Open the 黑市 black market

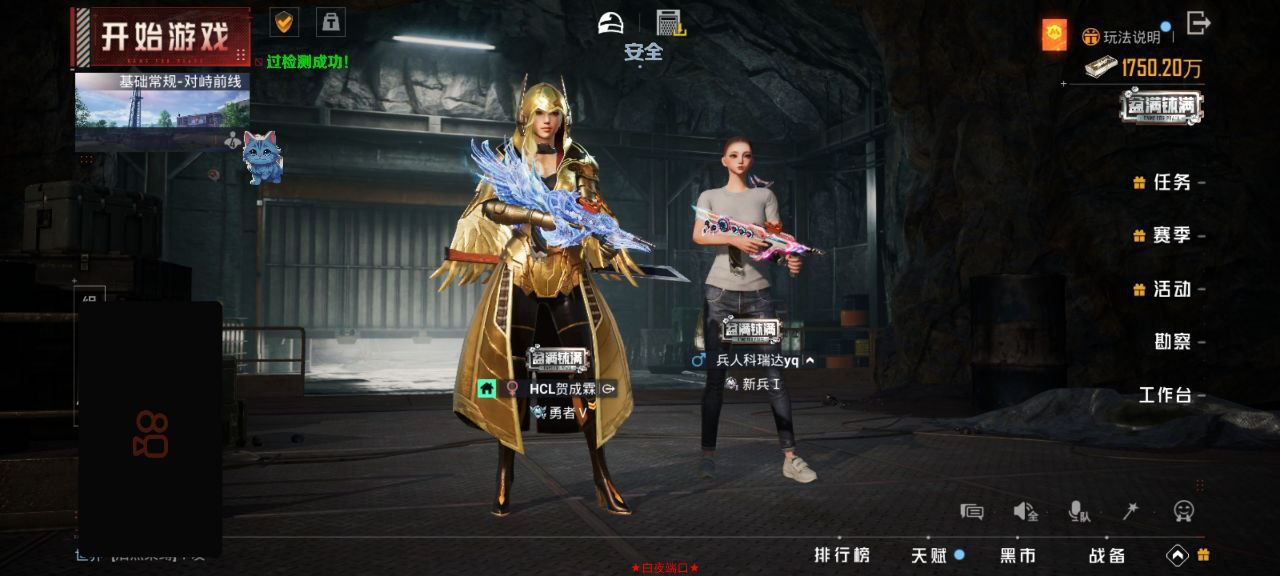1018,555
